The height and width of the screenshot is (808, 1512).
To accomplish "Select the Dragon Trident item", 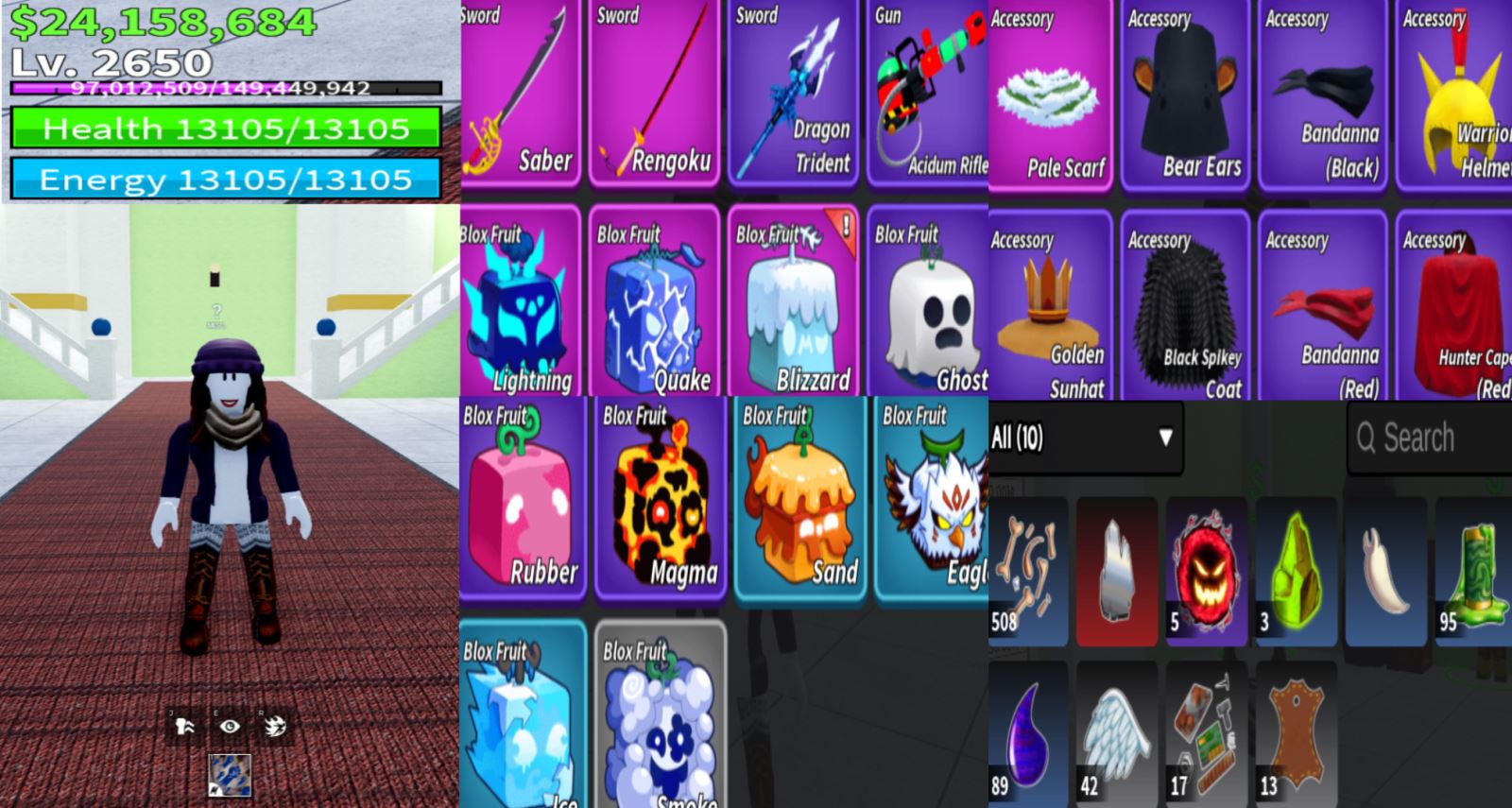I will tap(792, 95).
